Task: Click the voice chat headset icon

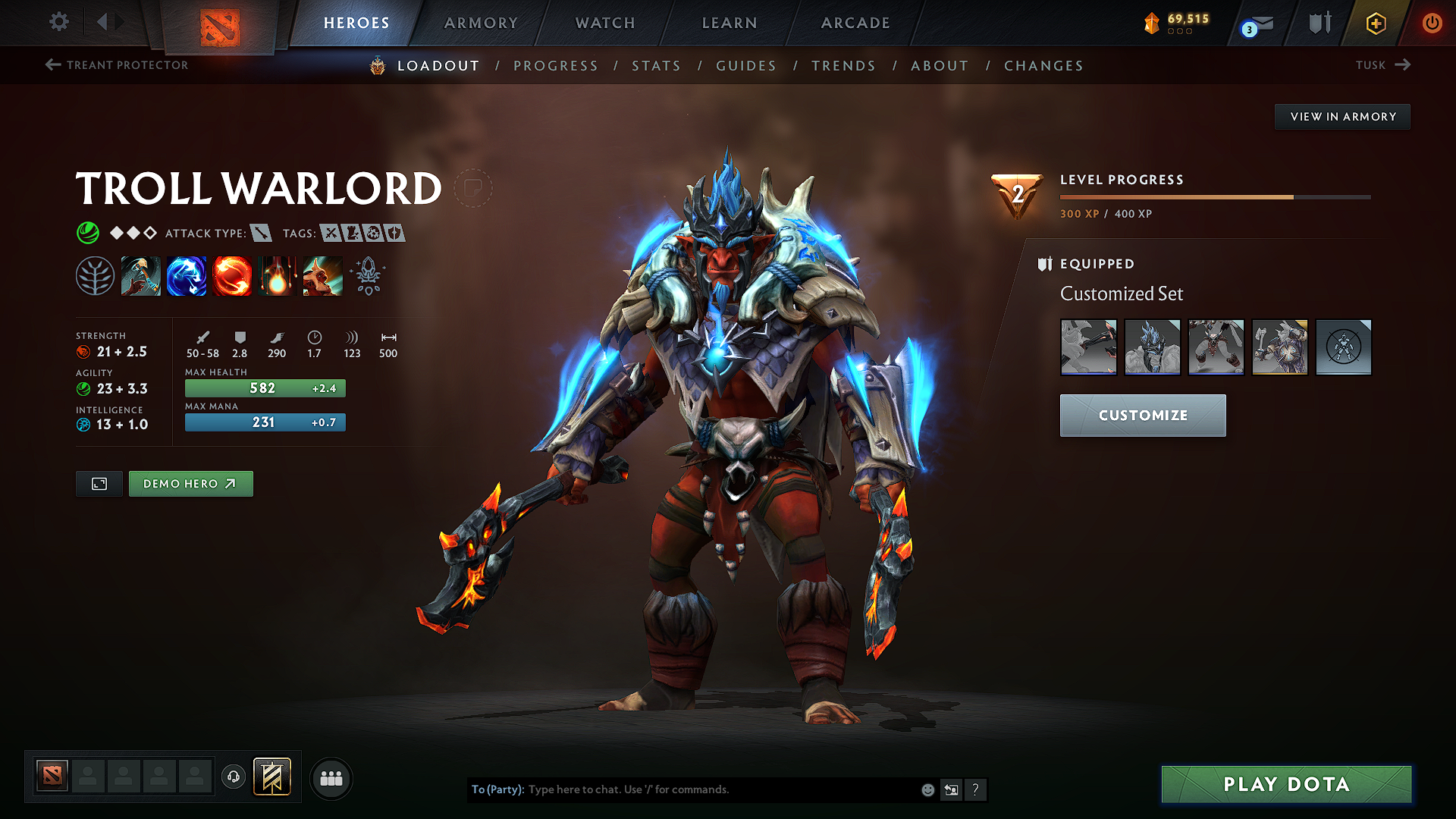Action: coord(234,778)
